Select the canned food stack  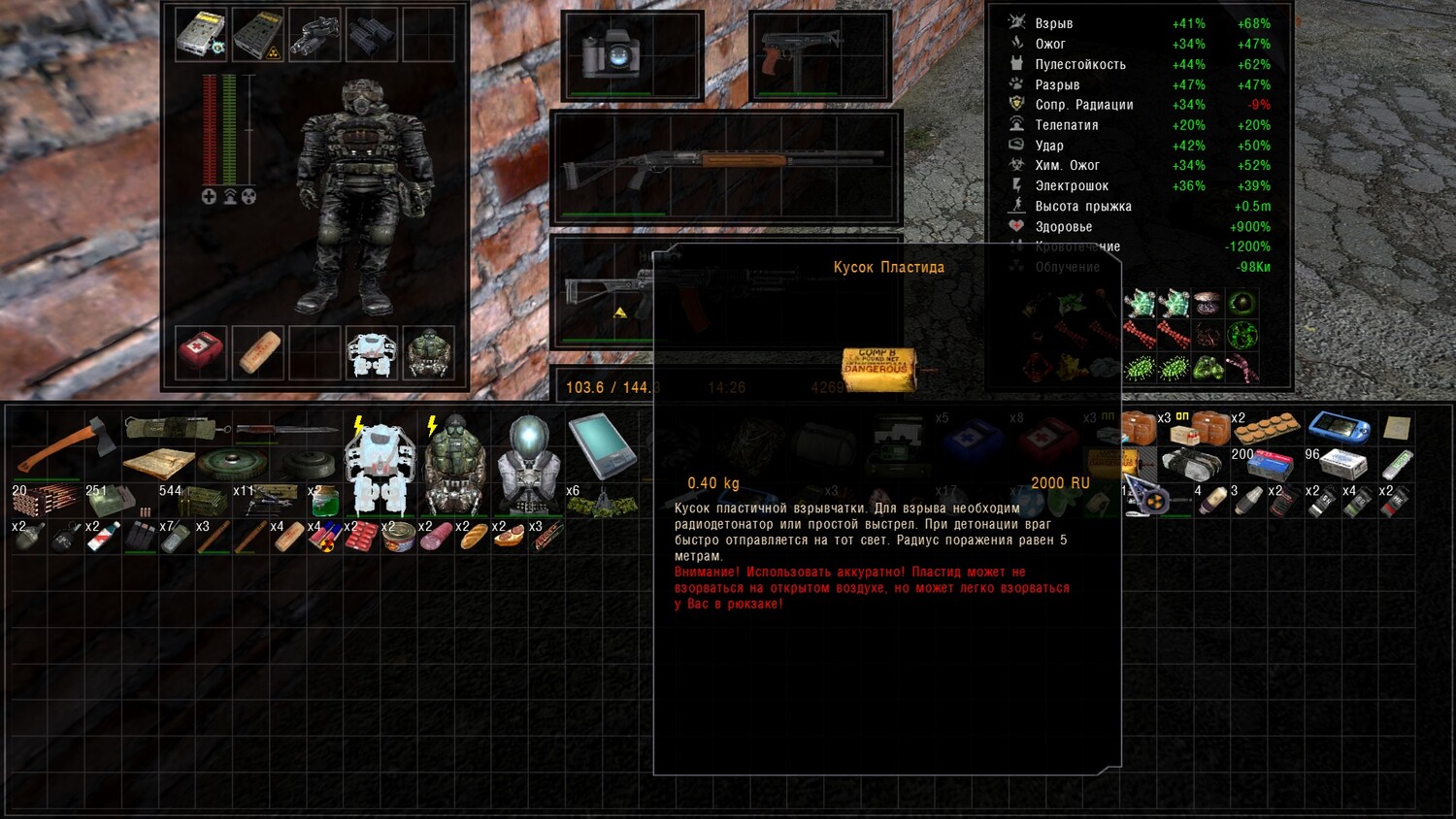tap(399, 536)
